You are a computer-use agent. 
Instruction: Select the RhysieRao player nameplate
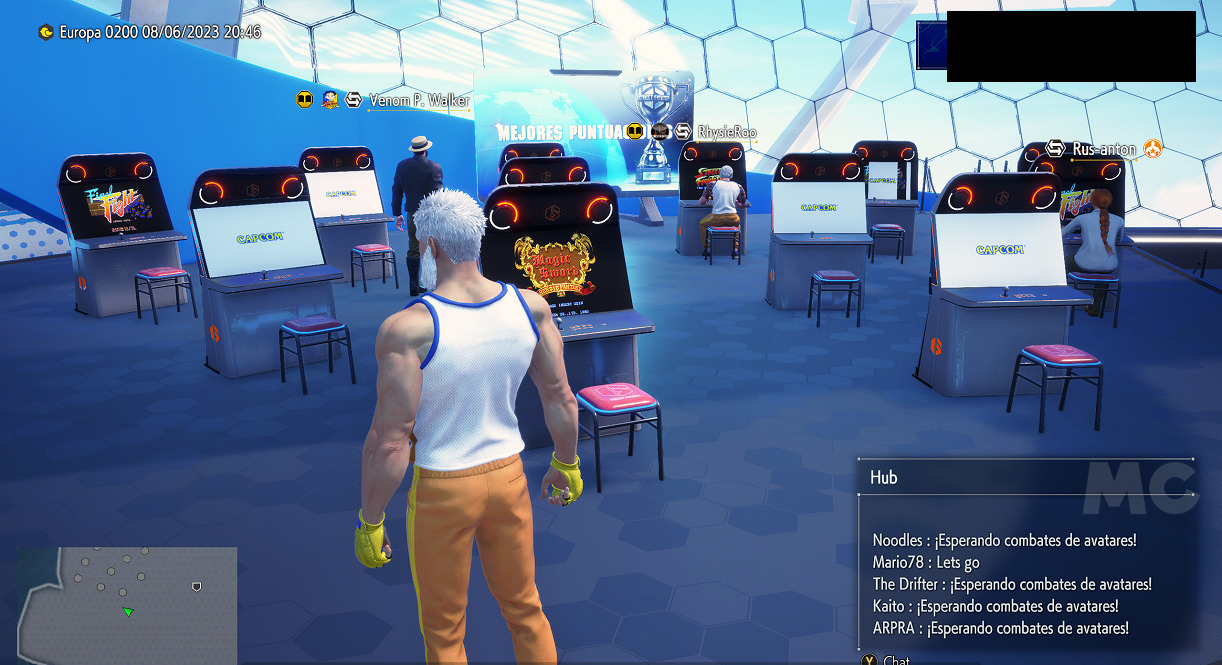726,132
